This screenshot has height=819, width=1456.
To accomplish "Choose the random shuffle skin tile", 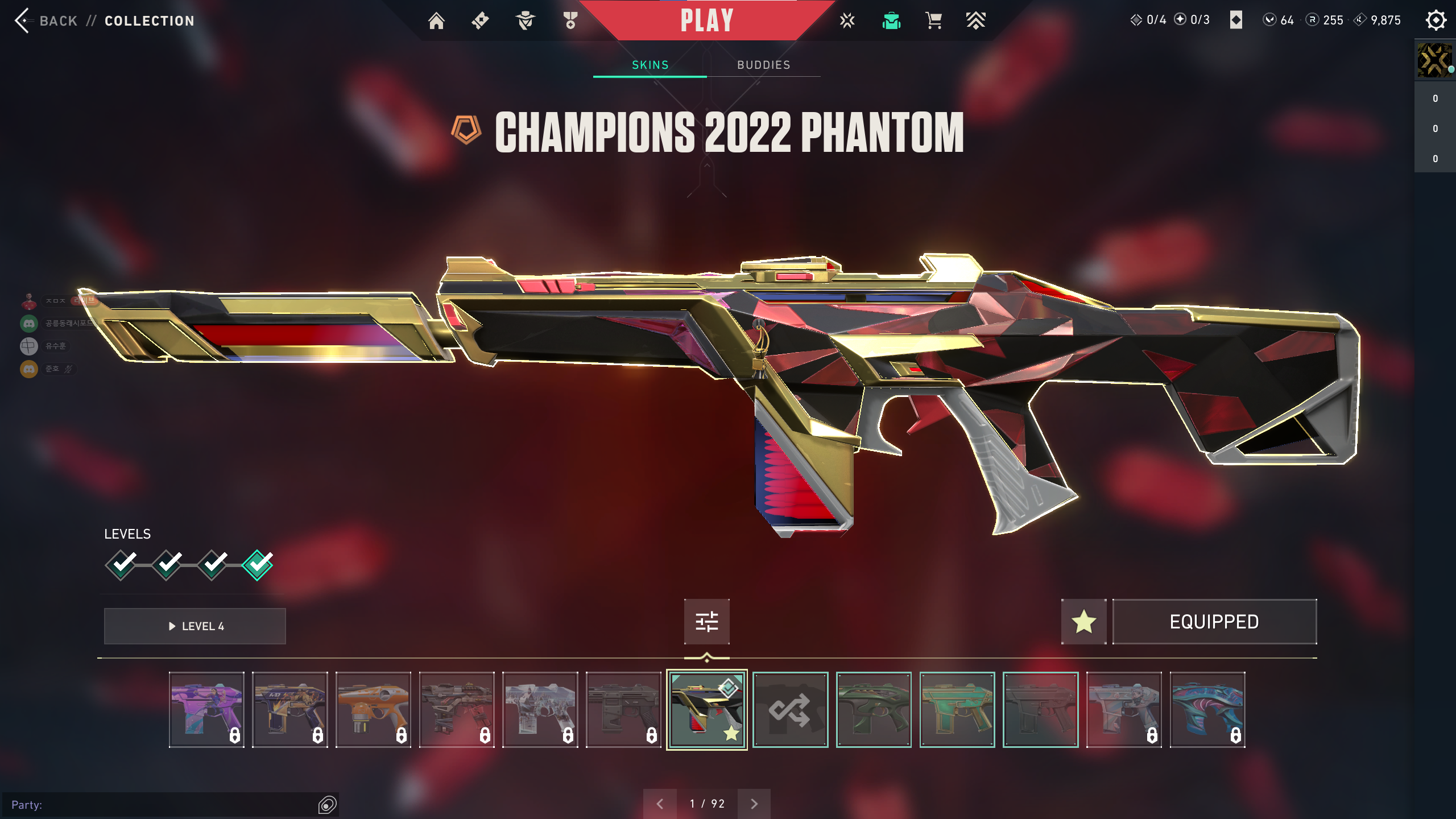I will 790,710.
